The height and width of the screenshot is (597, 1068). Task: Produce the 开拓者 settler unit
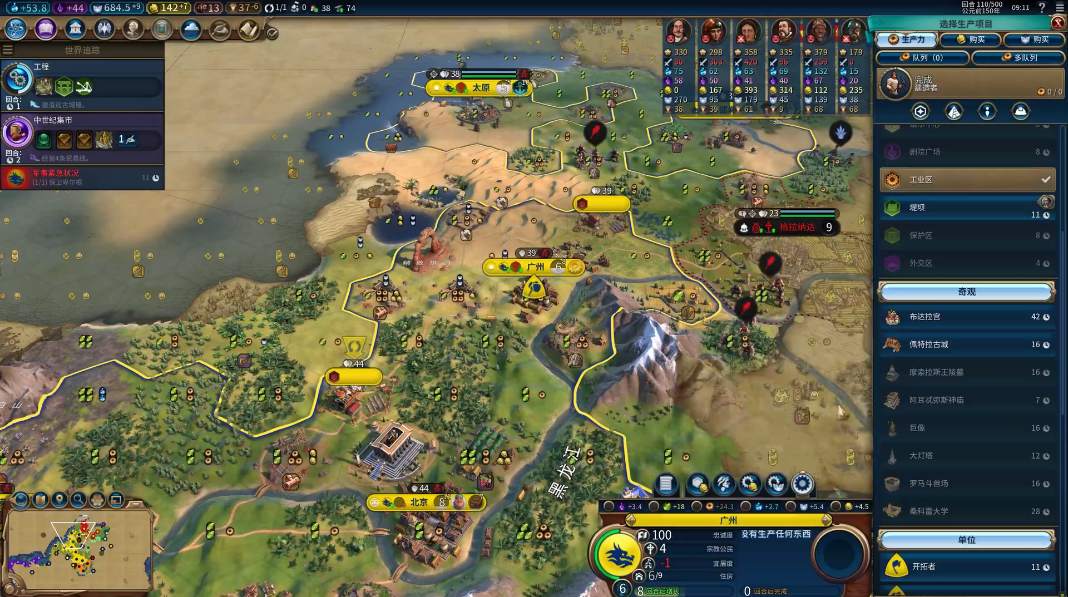tap(966, 567)
